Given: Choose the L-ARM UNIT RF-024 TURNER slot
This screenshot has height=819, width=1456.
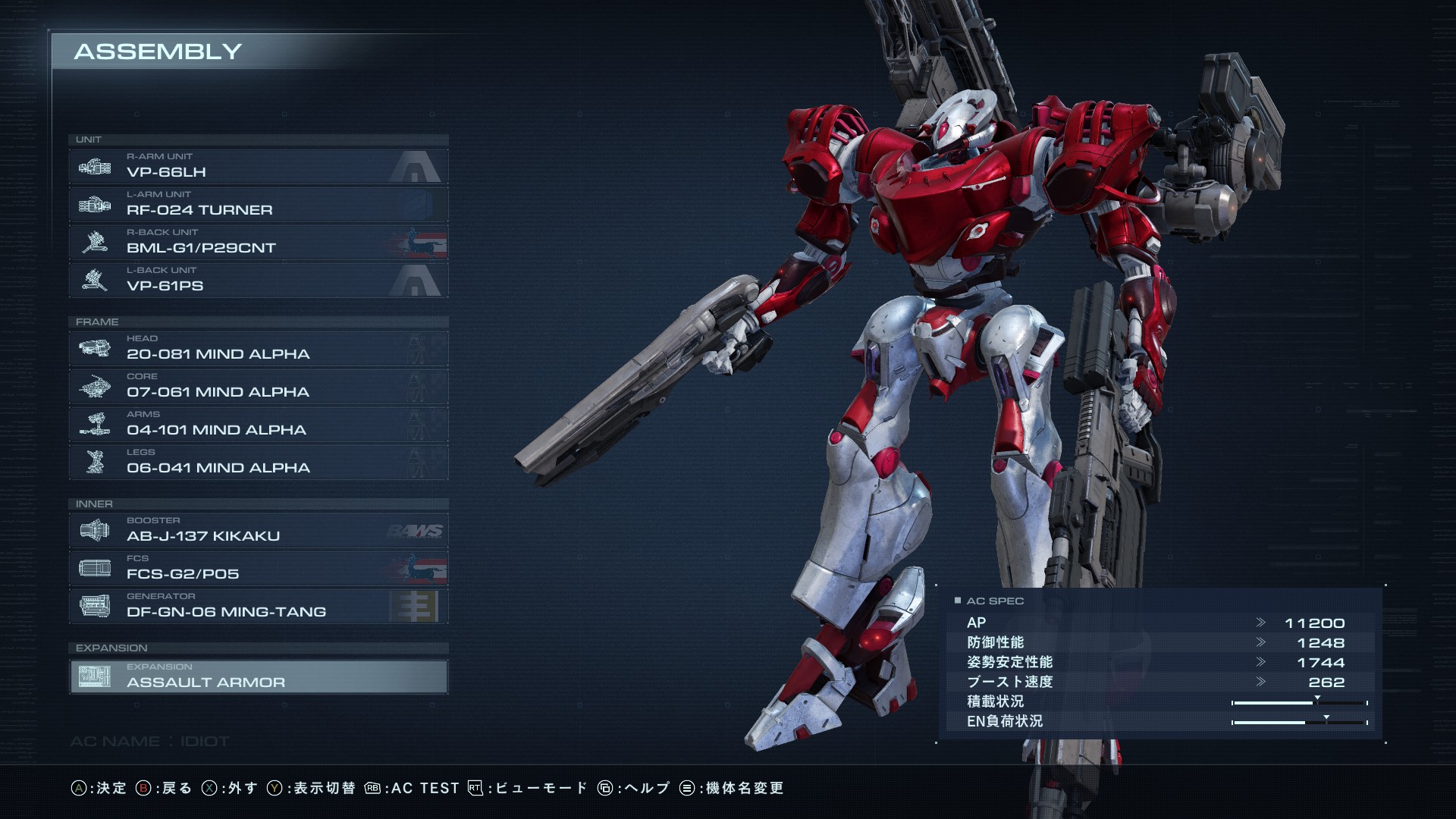Looking at the screenshot, I should pyautogui.click(x=258, y=205).
